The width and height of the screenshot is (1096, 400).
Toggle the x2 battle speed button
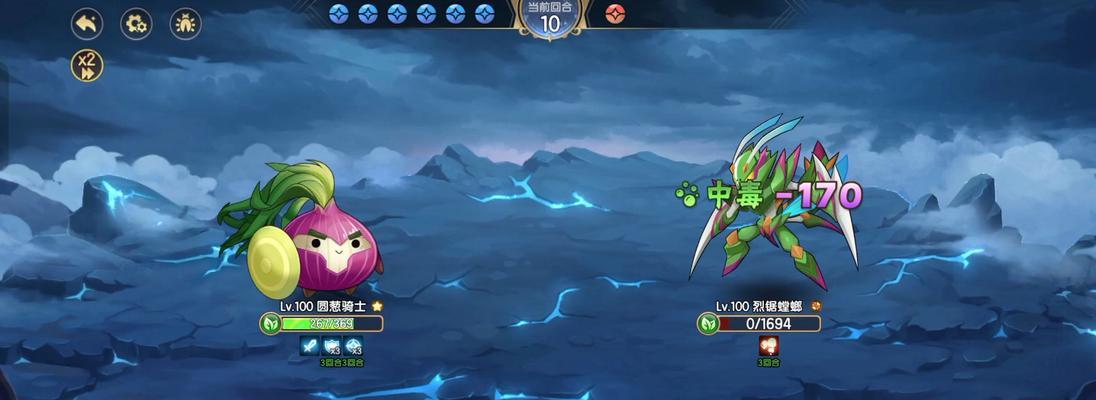tap(87, 66)
